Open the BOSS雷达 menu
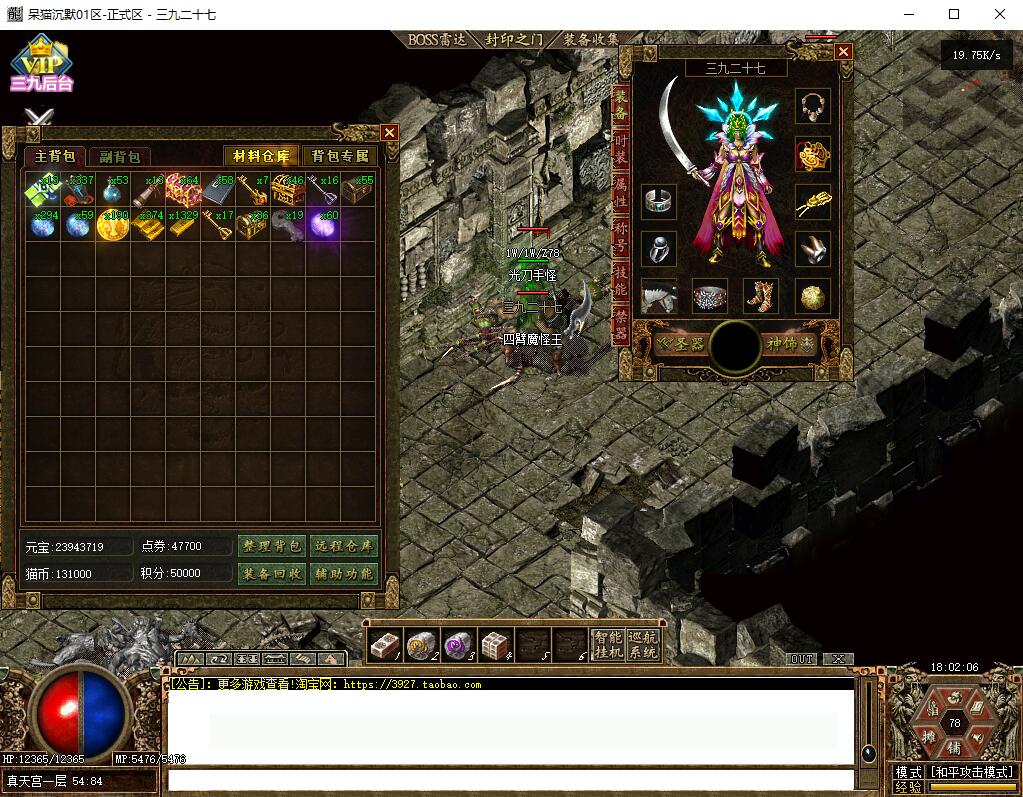1023x797 pixels. click(x=438, y=40)
